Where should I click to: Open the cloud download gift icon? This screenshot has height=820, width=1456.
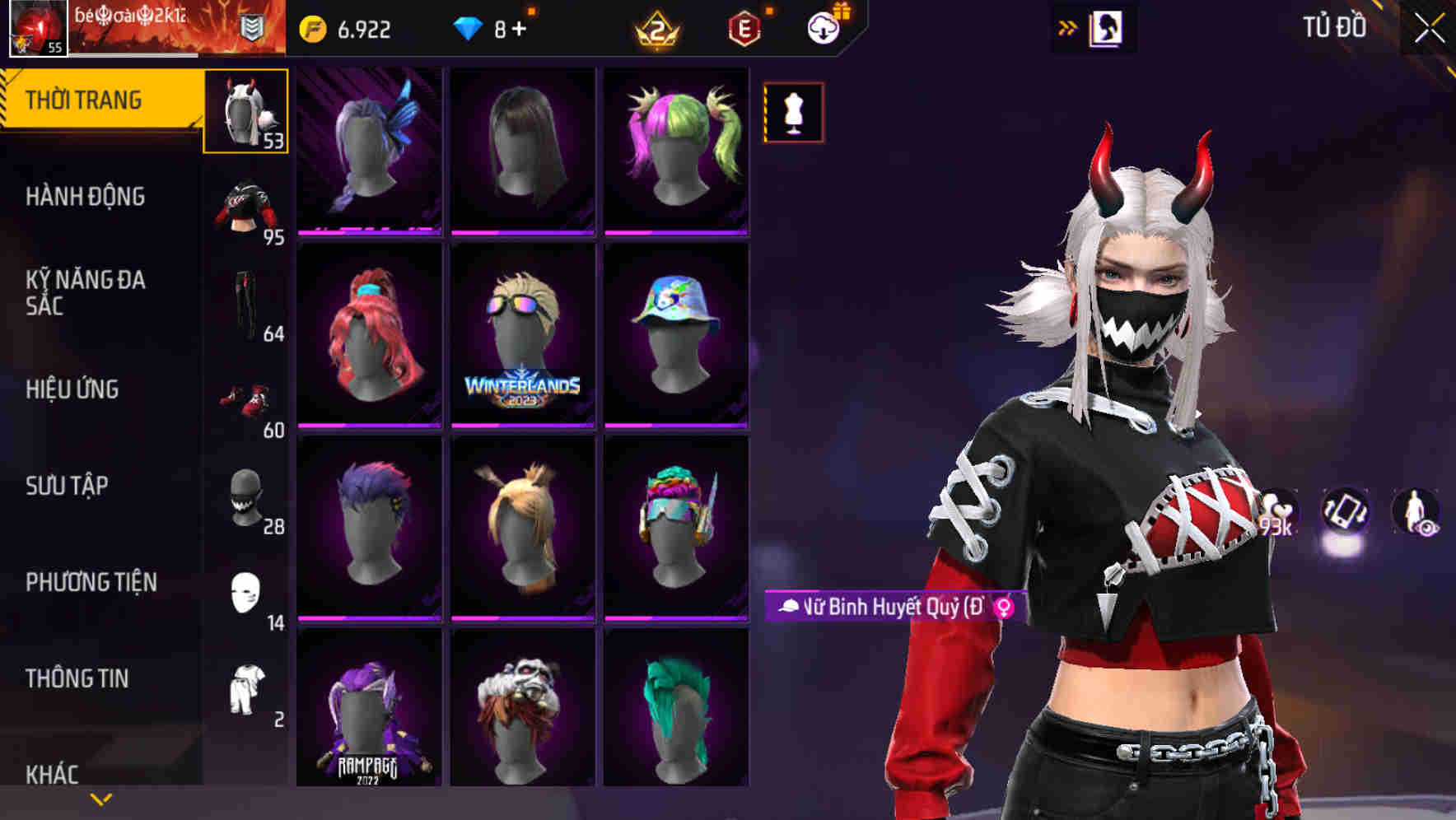tap(821, 27)
